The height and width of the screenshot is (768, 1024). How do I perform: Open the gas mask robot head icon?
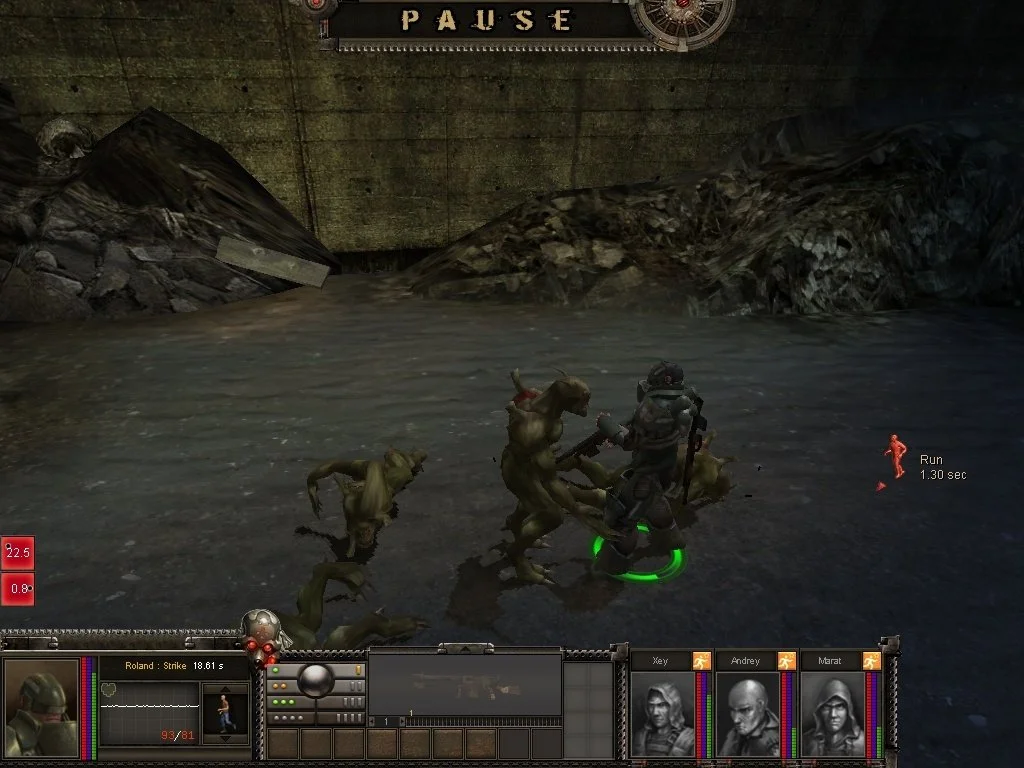(262, 634)
